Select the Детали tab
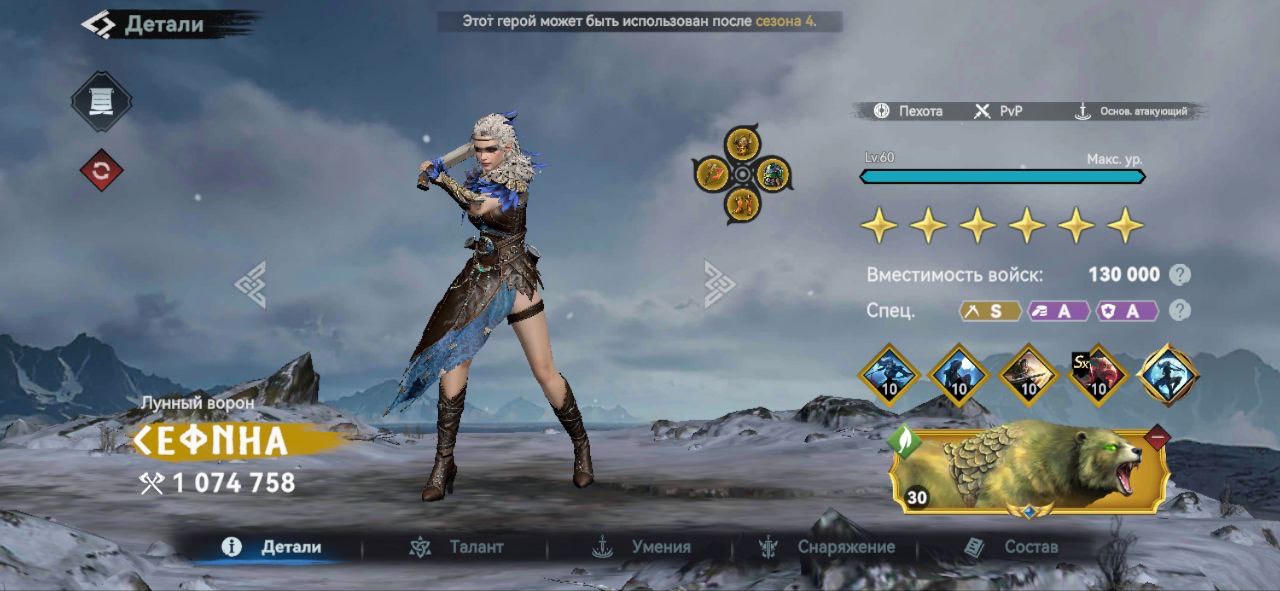 (273, 547)
